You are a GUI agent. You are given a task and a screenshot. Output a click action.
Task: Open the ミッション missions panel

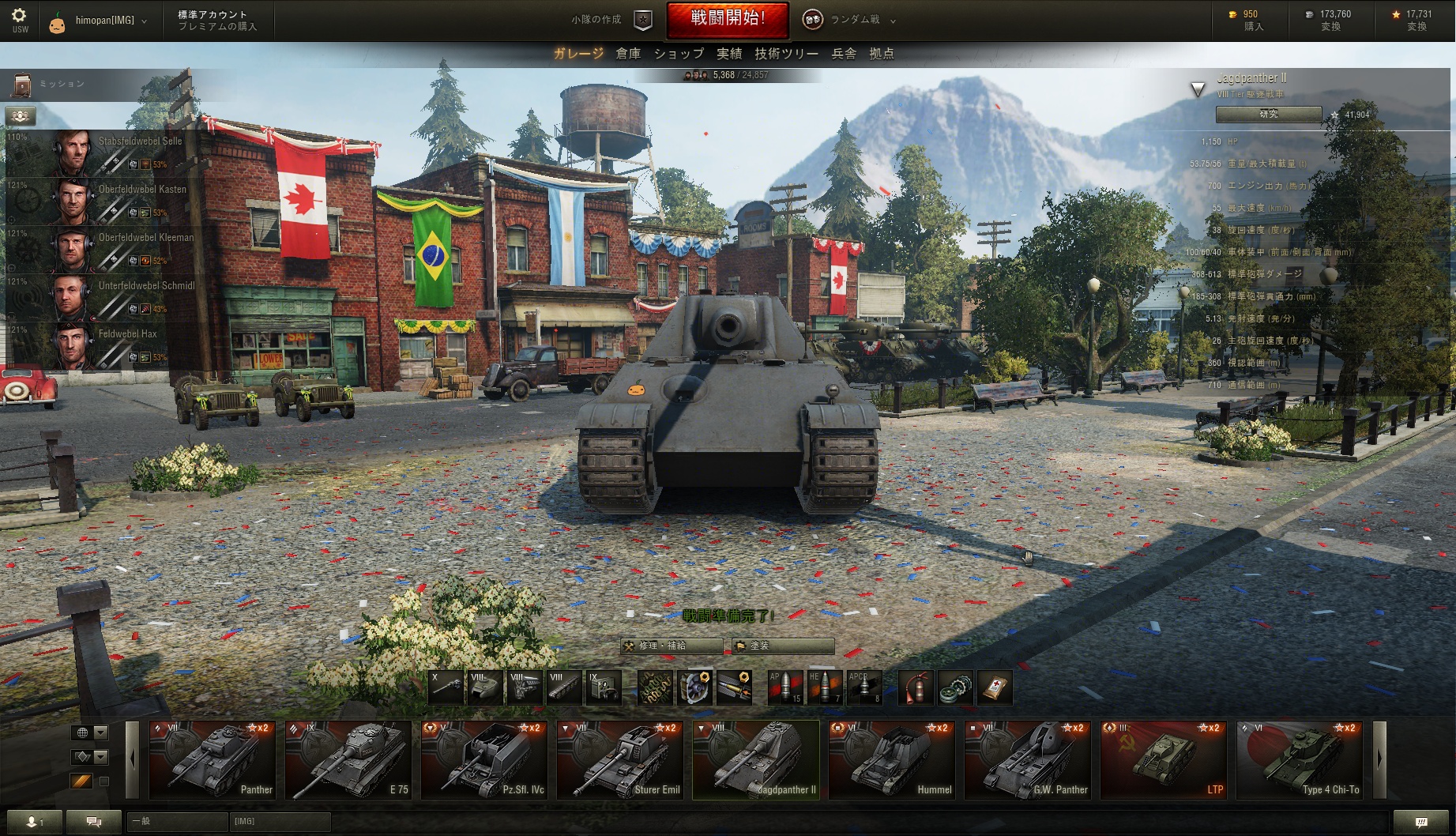[x=47, y=84]
